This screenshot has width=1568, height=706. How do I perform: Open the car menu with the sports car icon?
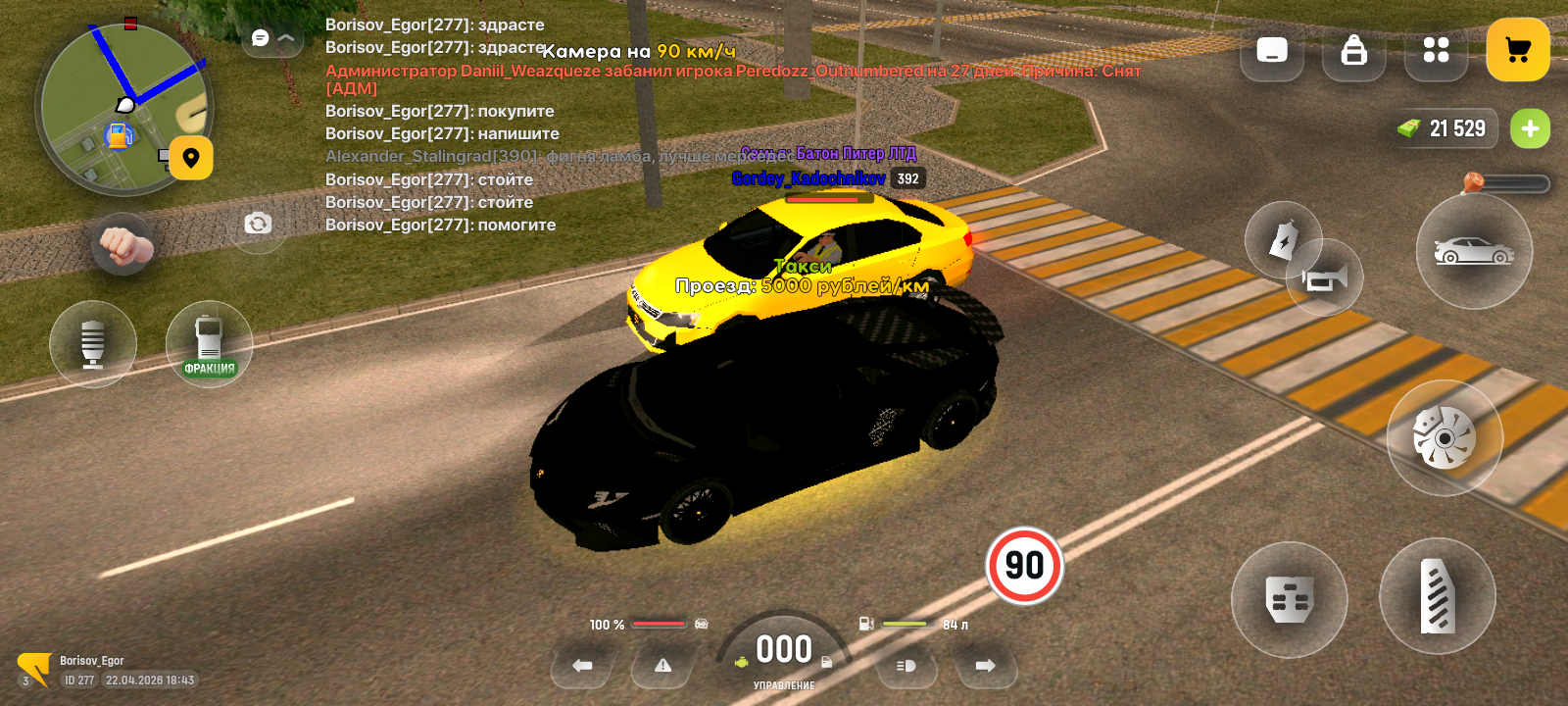[x=1474, y=252]
